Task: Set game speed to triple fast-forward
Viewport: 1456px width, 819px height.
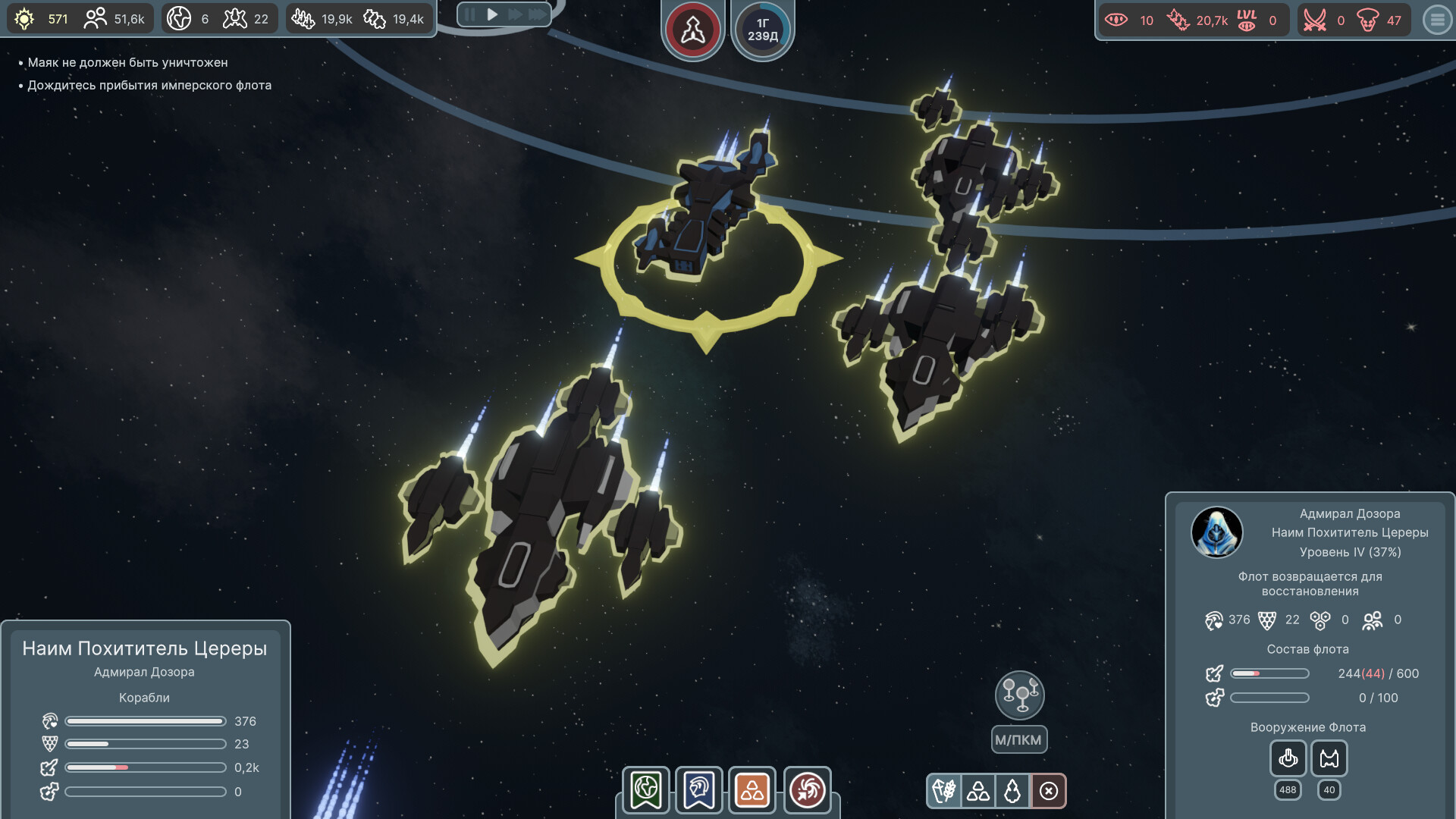Action: 538,14
